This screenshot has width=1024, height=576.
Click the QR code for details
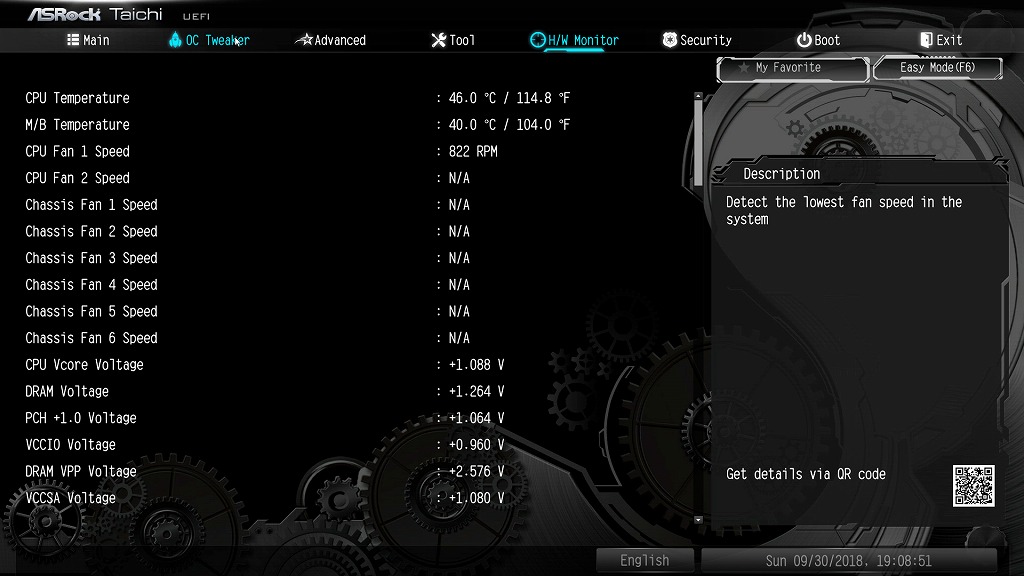973,485
